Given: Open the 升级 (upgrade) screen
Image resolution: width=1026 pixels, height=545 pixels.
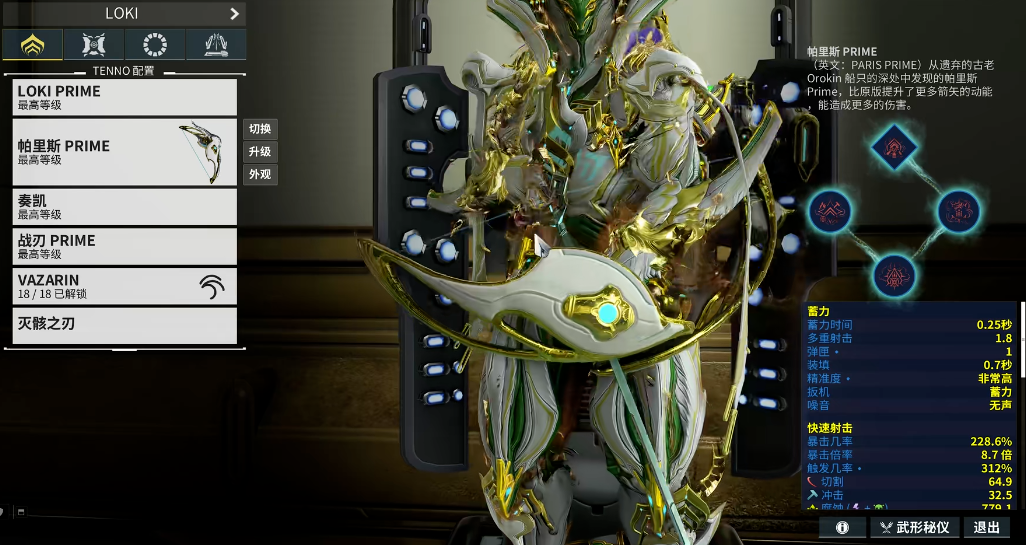Looking at the screenshot, I should (x=260, y=152).
